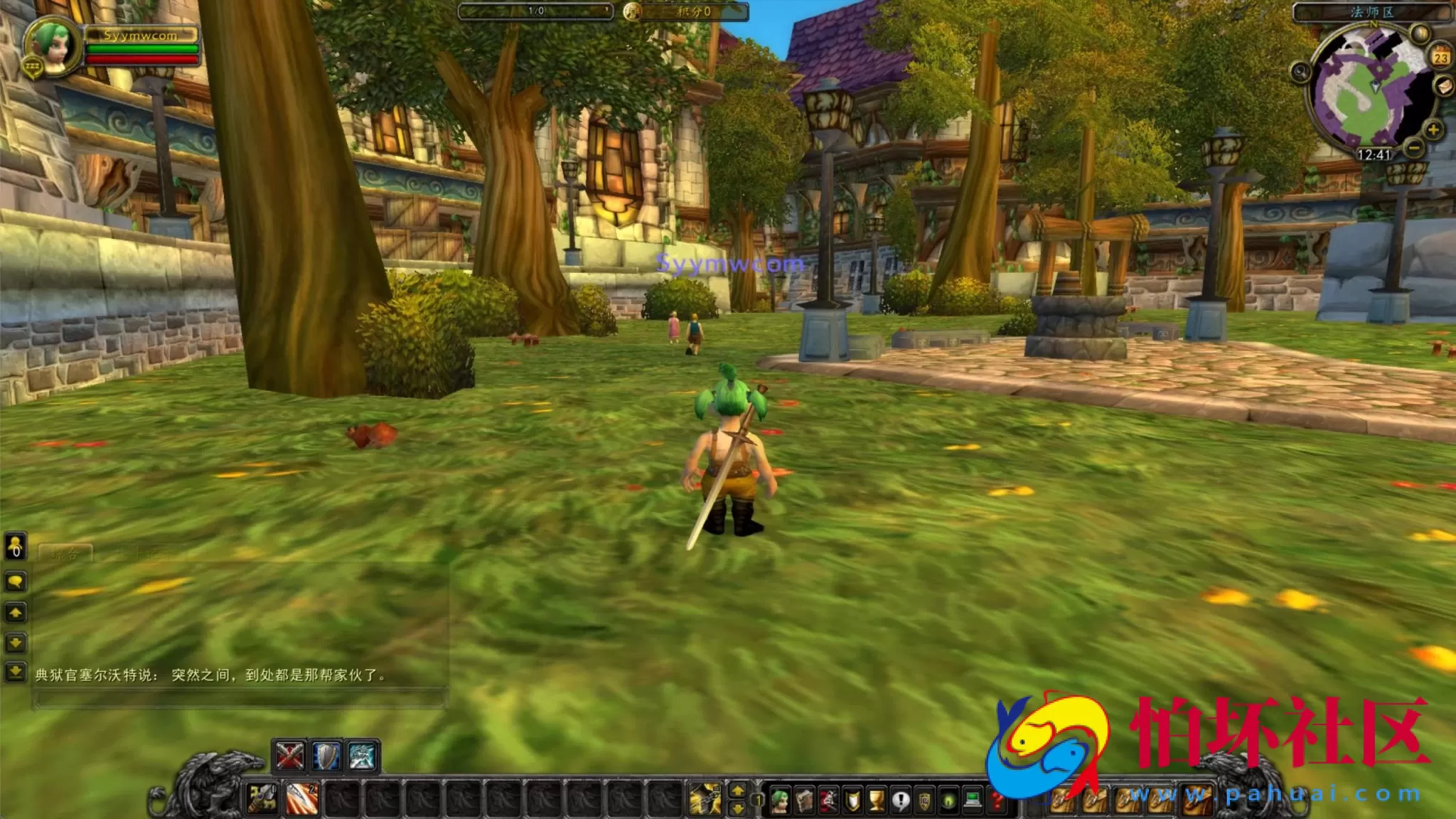Screen dimensions: 1456x819
Task: Open the help question-mark icon in the micro menu
Action: tap(997, 800)
